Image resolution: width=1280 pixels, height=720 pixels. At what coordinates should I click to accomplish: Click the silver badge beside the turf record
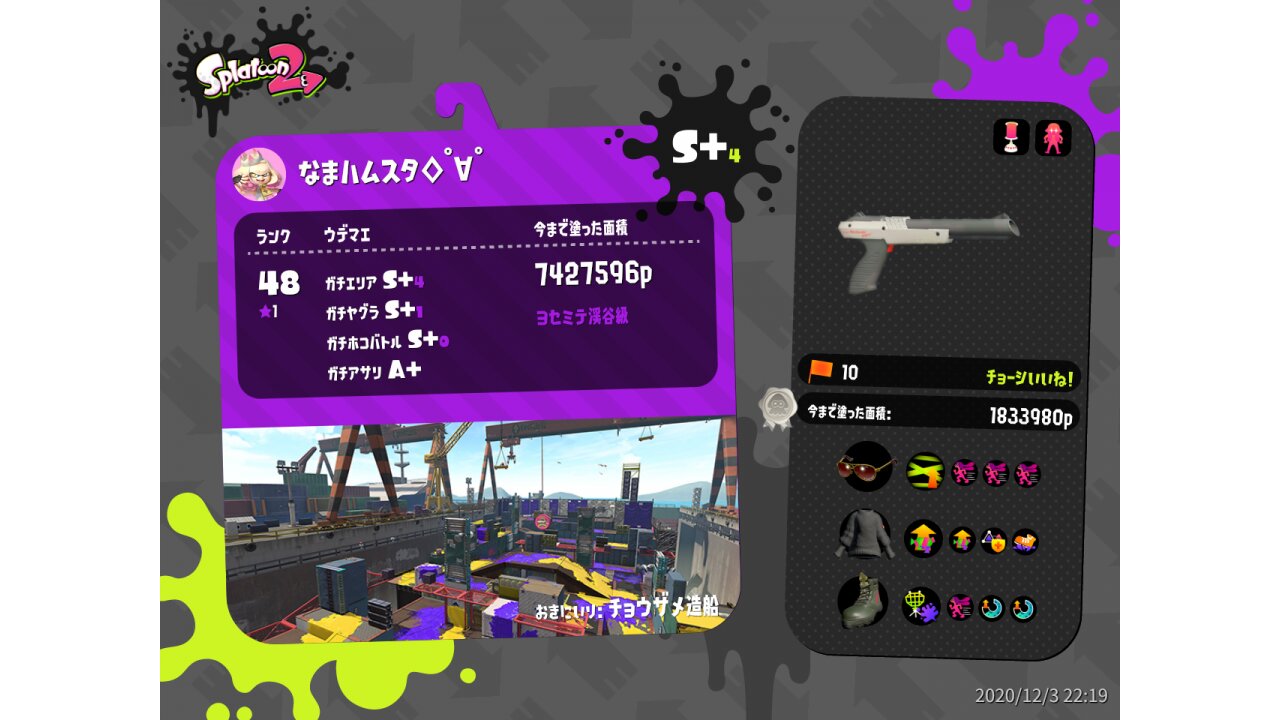777,409
